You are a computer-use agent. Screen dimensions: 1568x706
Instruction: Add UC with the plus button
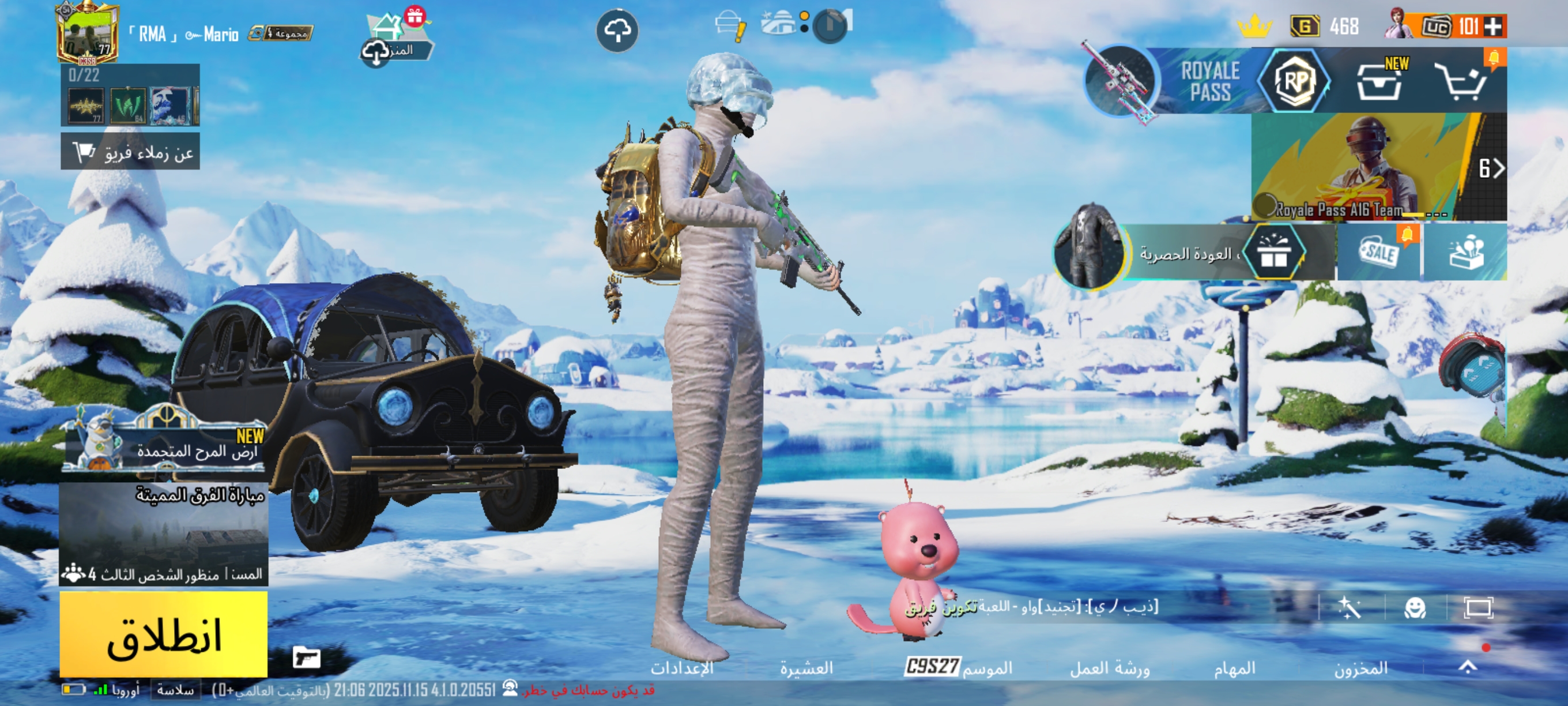coord(1494,26)
